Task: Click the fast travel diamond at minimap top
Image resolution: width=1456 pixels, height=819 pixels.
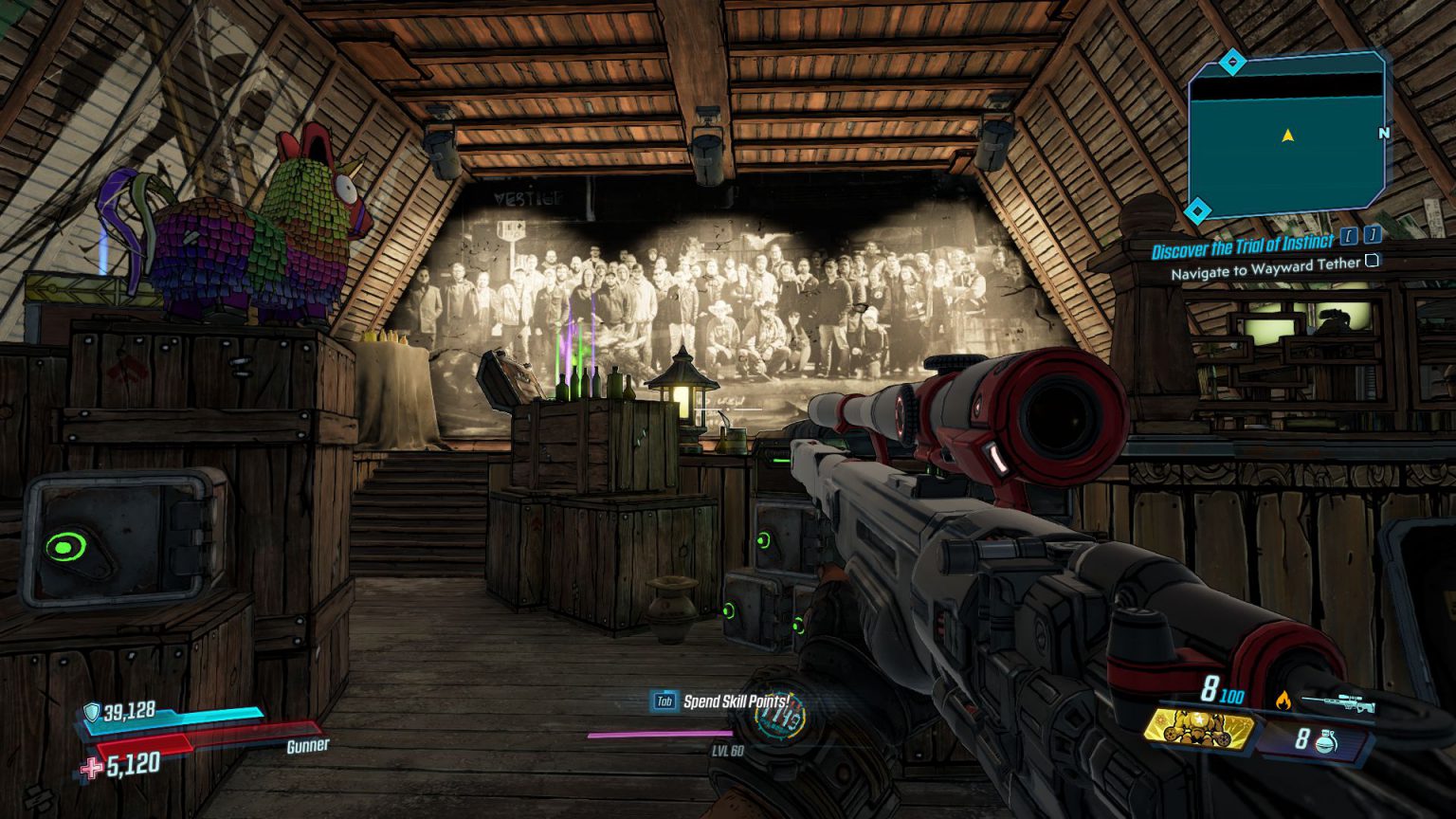Action: click(x=1234, y=62)
